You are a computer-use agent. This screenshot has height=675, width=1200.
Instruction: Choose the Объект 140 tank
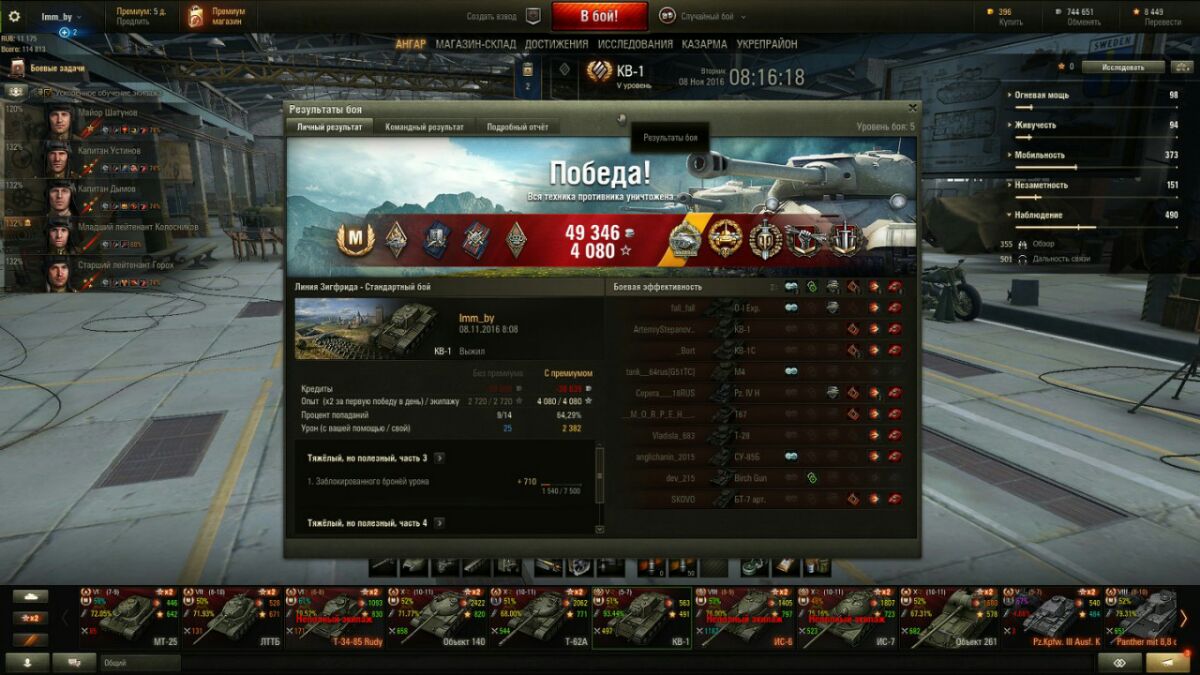click(439, 615)
